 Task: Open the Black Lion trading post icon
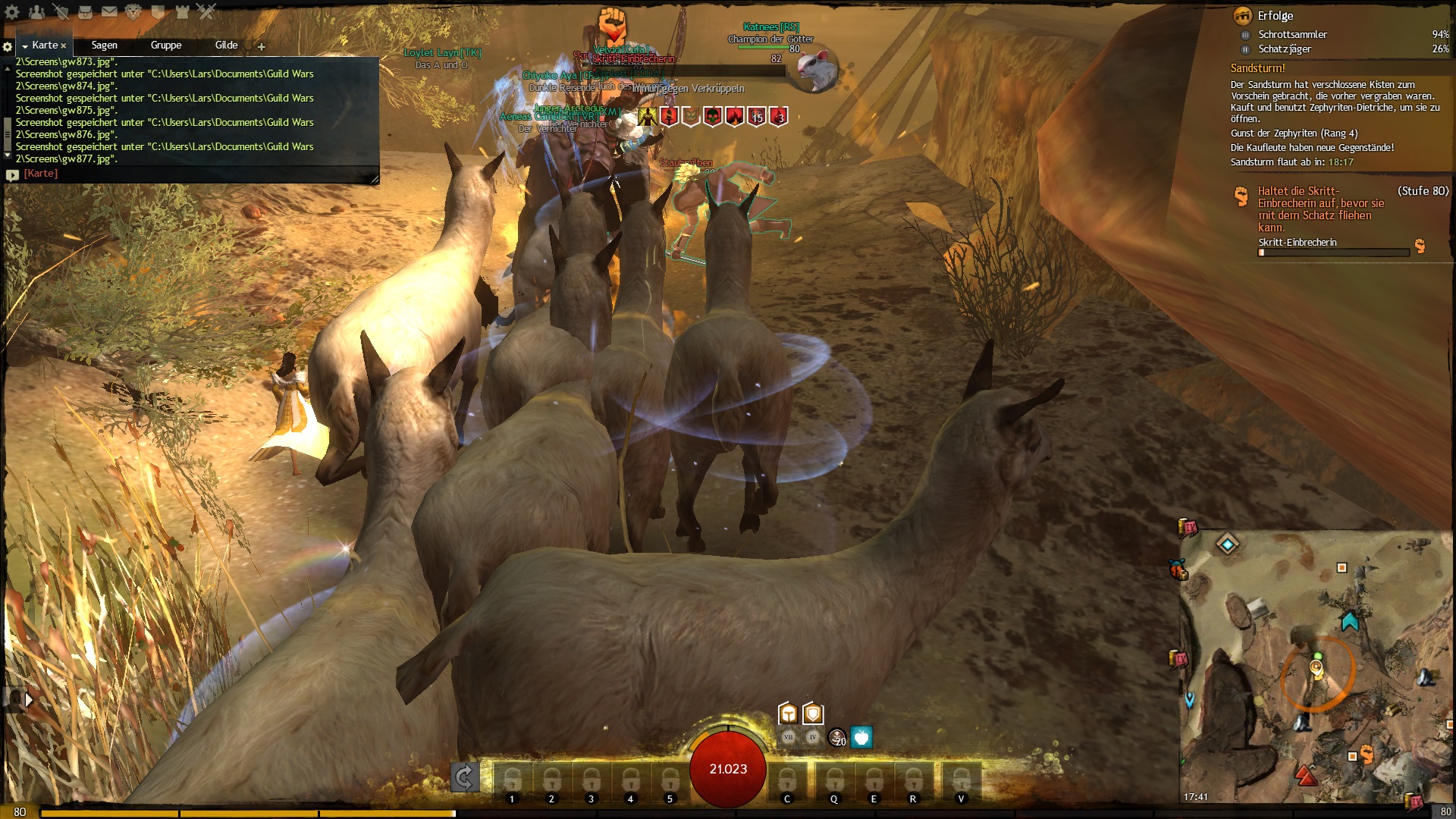coord(133,11)
